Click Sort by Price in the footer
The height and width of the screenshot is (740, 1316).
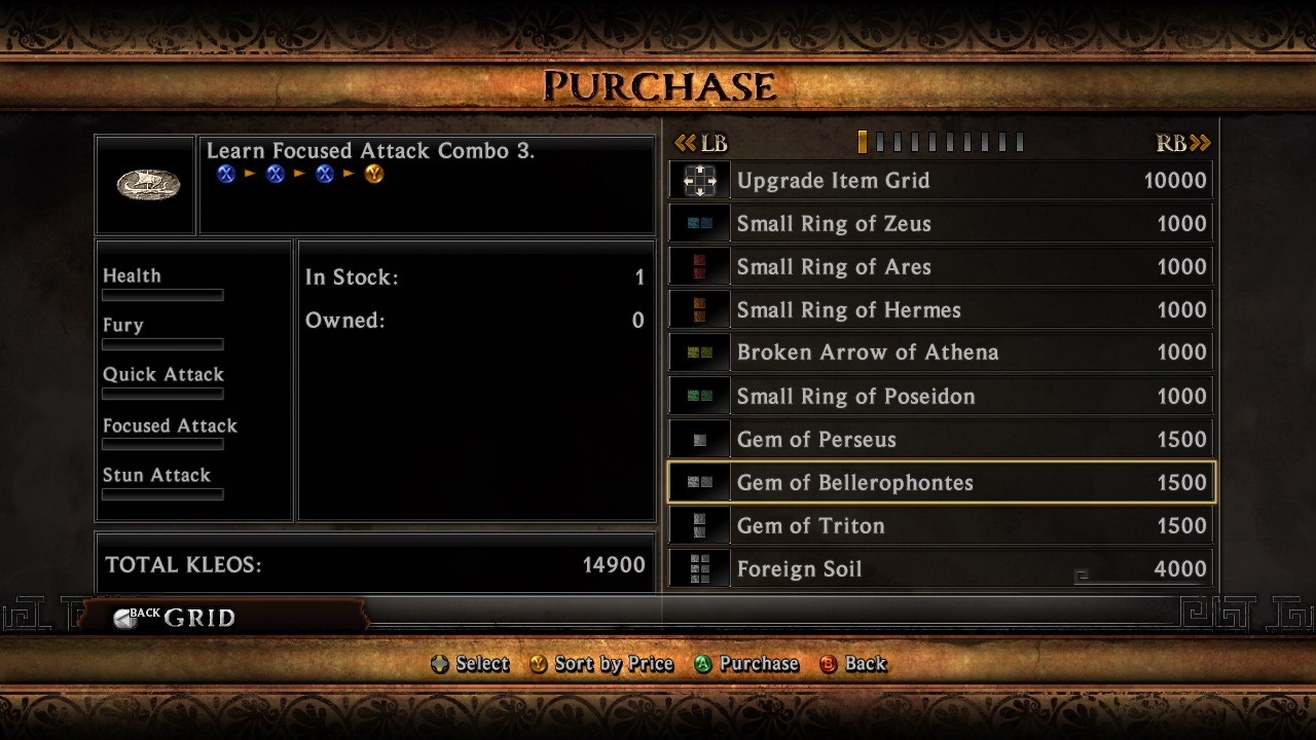click(602, 664)
